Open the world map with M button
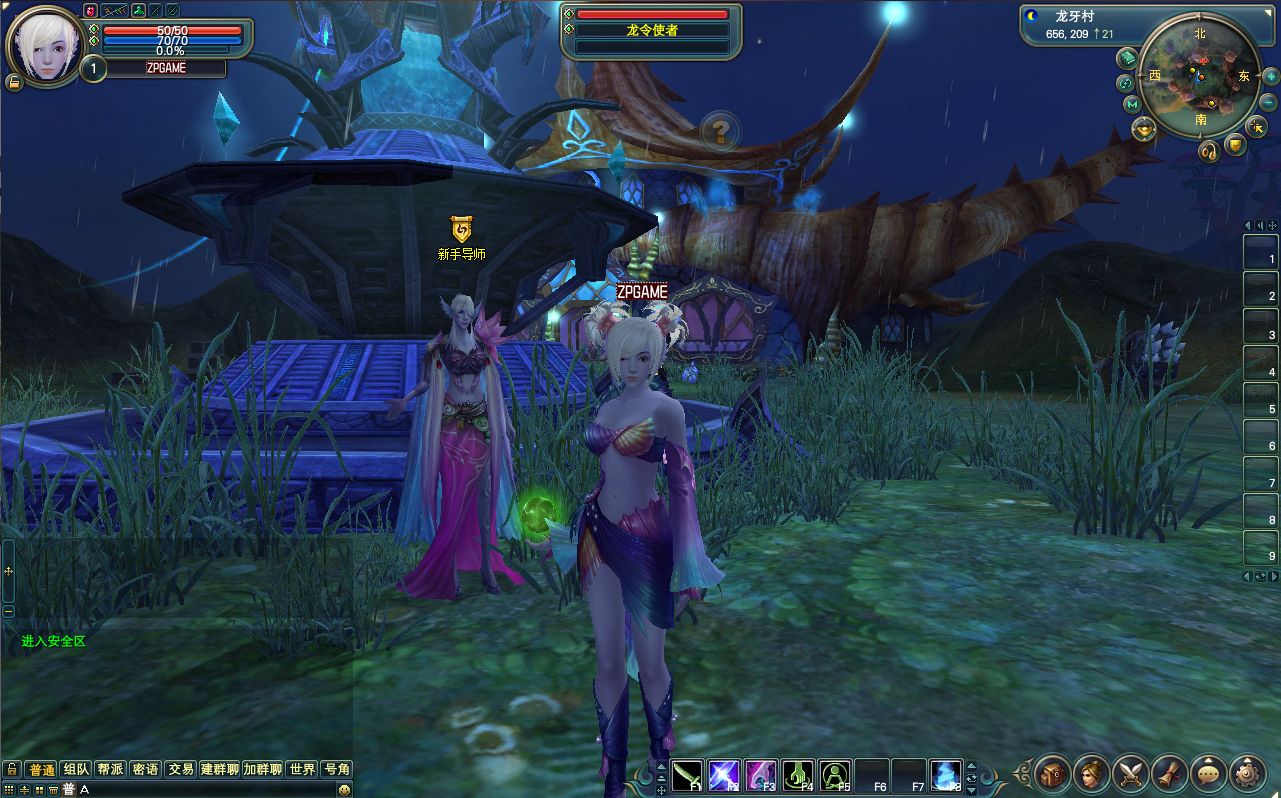Image resolution: width=1281 pixels, height=798 pixels. (x=1132, y=104)
